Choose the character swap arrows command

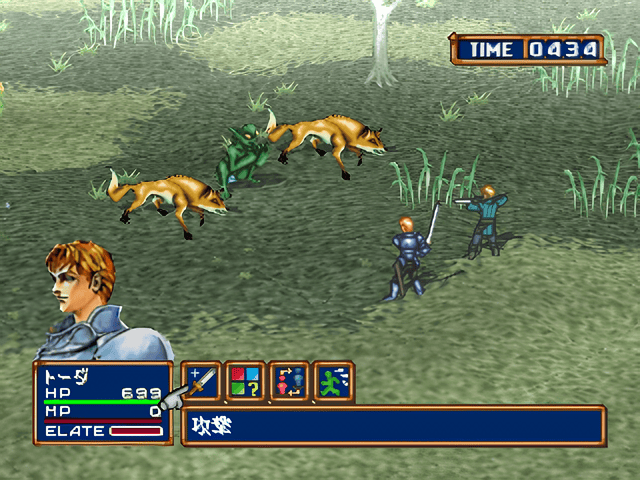coord(289,381)
